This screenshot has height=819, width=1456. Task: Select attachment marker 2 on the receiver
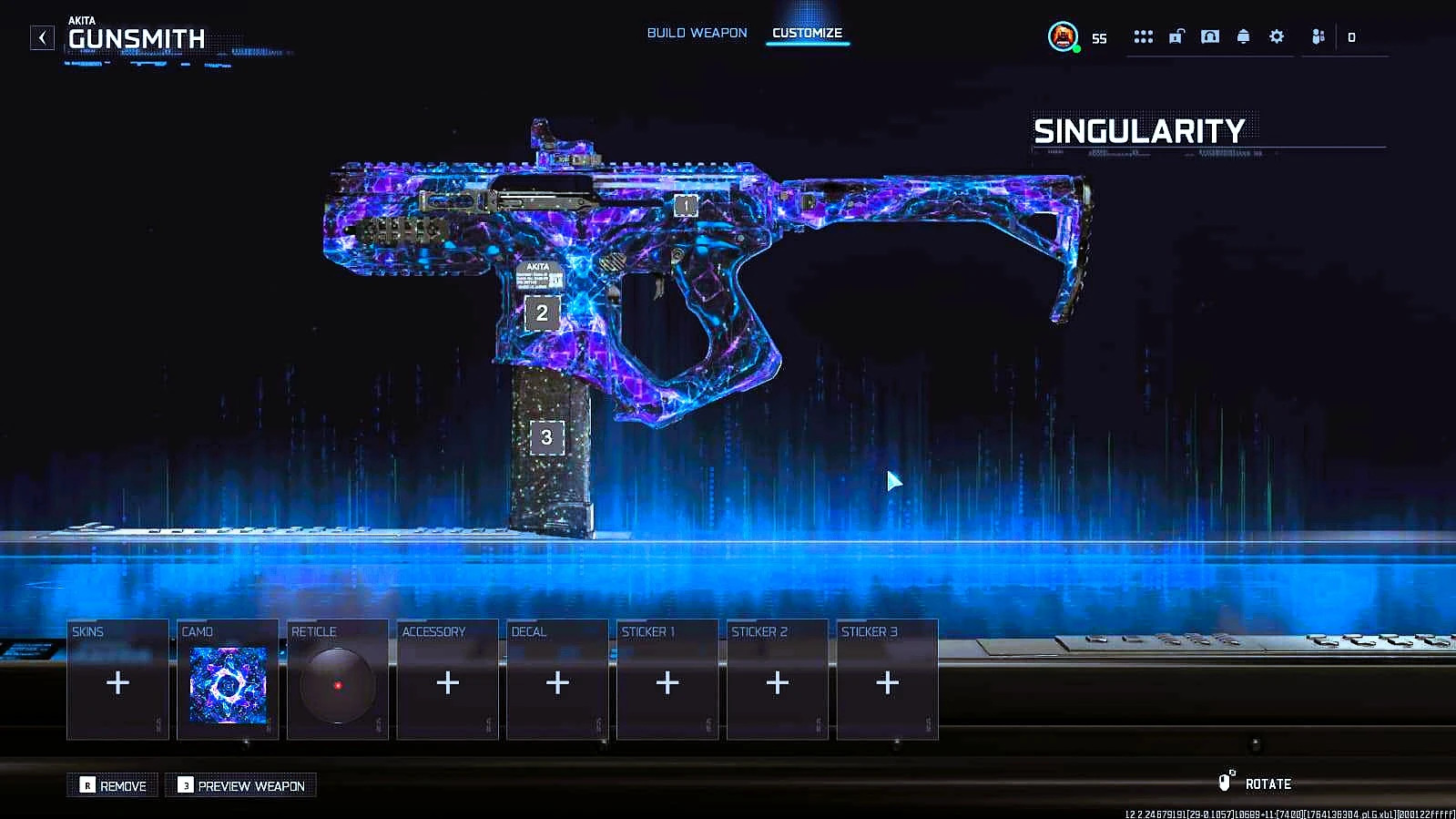[541, 314]
